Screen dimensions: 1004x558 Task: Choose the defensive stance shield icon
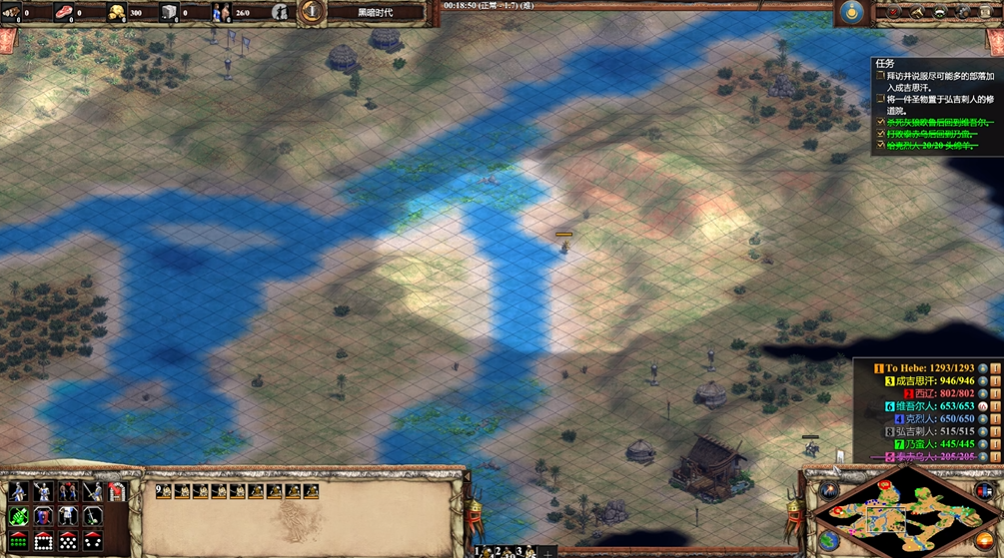pos(43,516)
